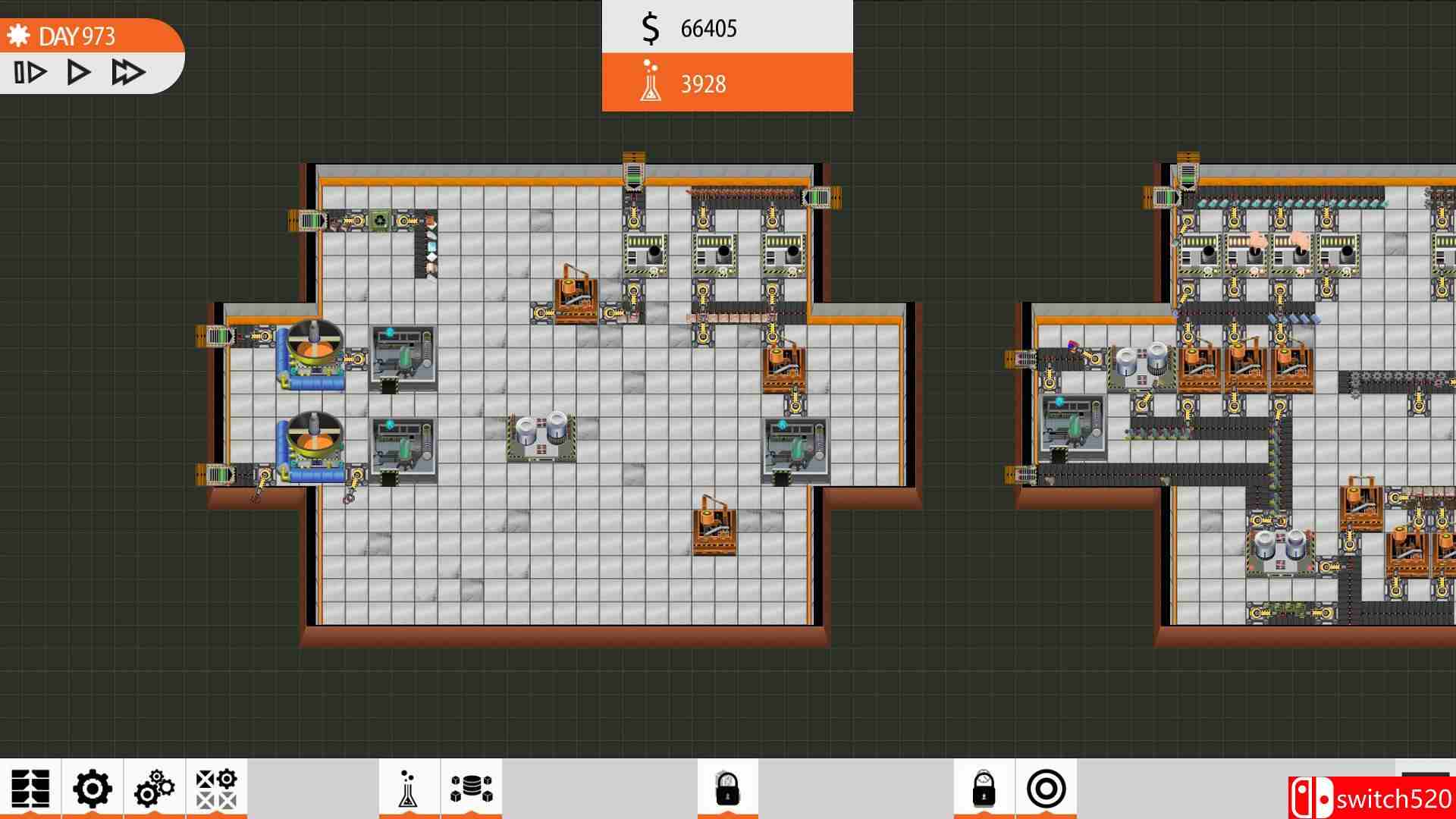Open the research flask panel
1456x819 pixels.
(409, 789)
